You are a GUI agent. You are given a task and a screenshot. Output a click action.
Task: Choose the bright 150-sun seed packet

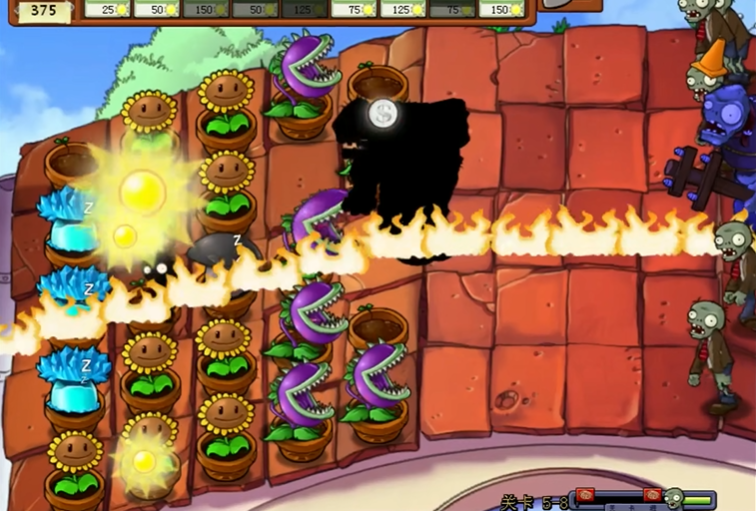[x=501, y=8]
